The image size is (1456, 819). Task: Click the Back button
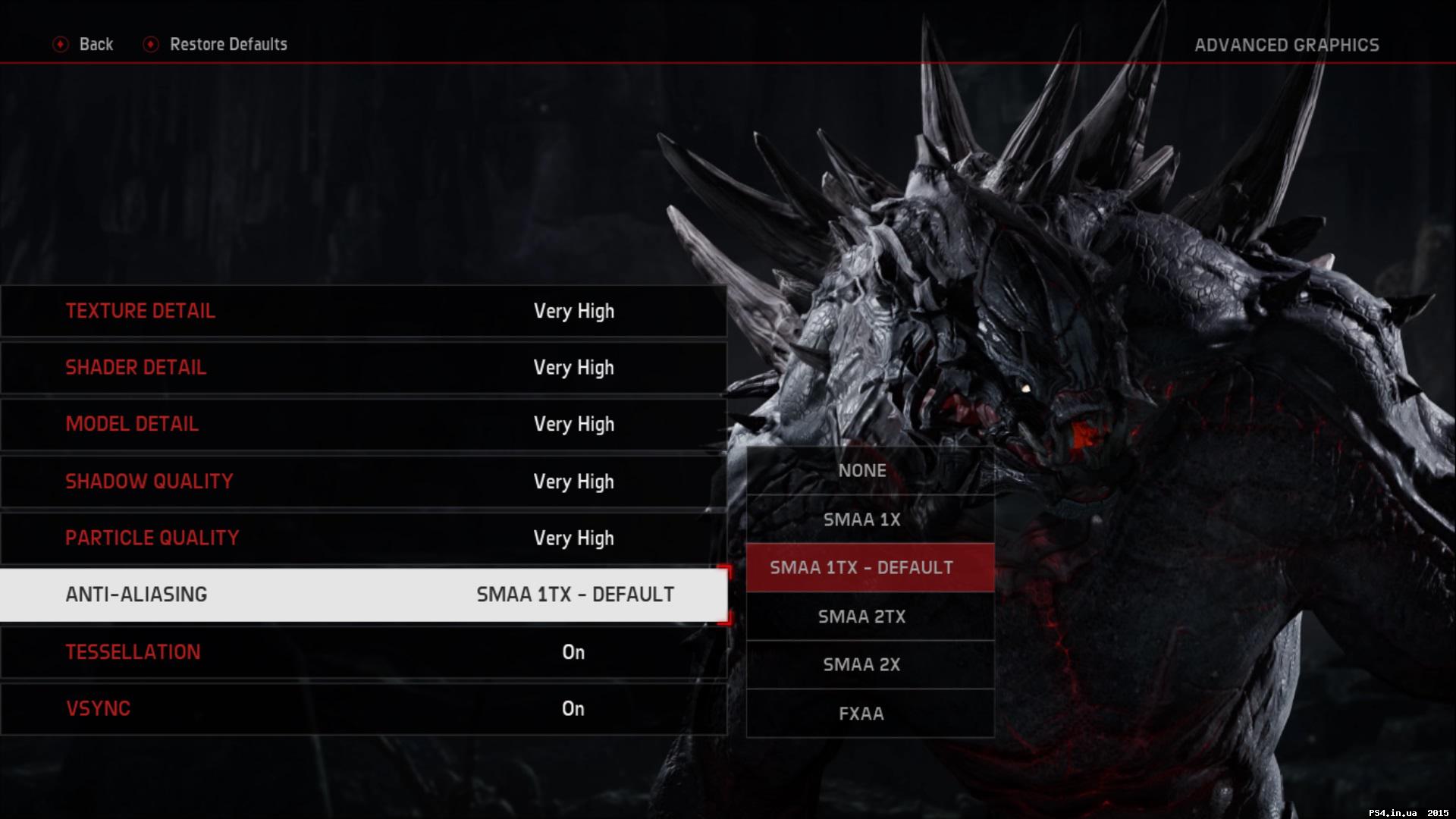pyautogui.click(x=96, y=44)
